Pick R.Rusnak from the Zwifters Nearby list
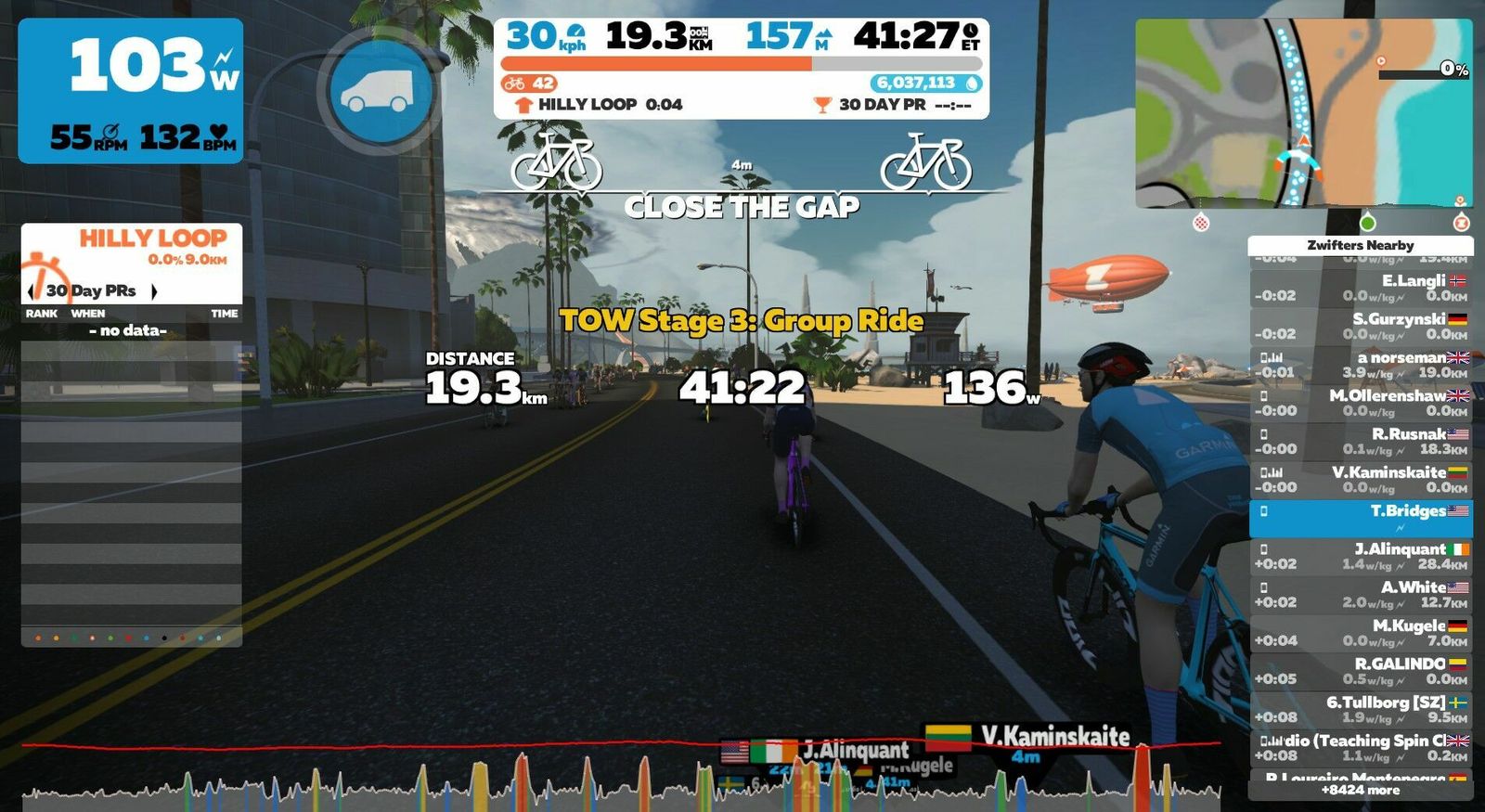 (1361, 441)
